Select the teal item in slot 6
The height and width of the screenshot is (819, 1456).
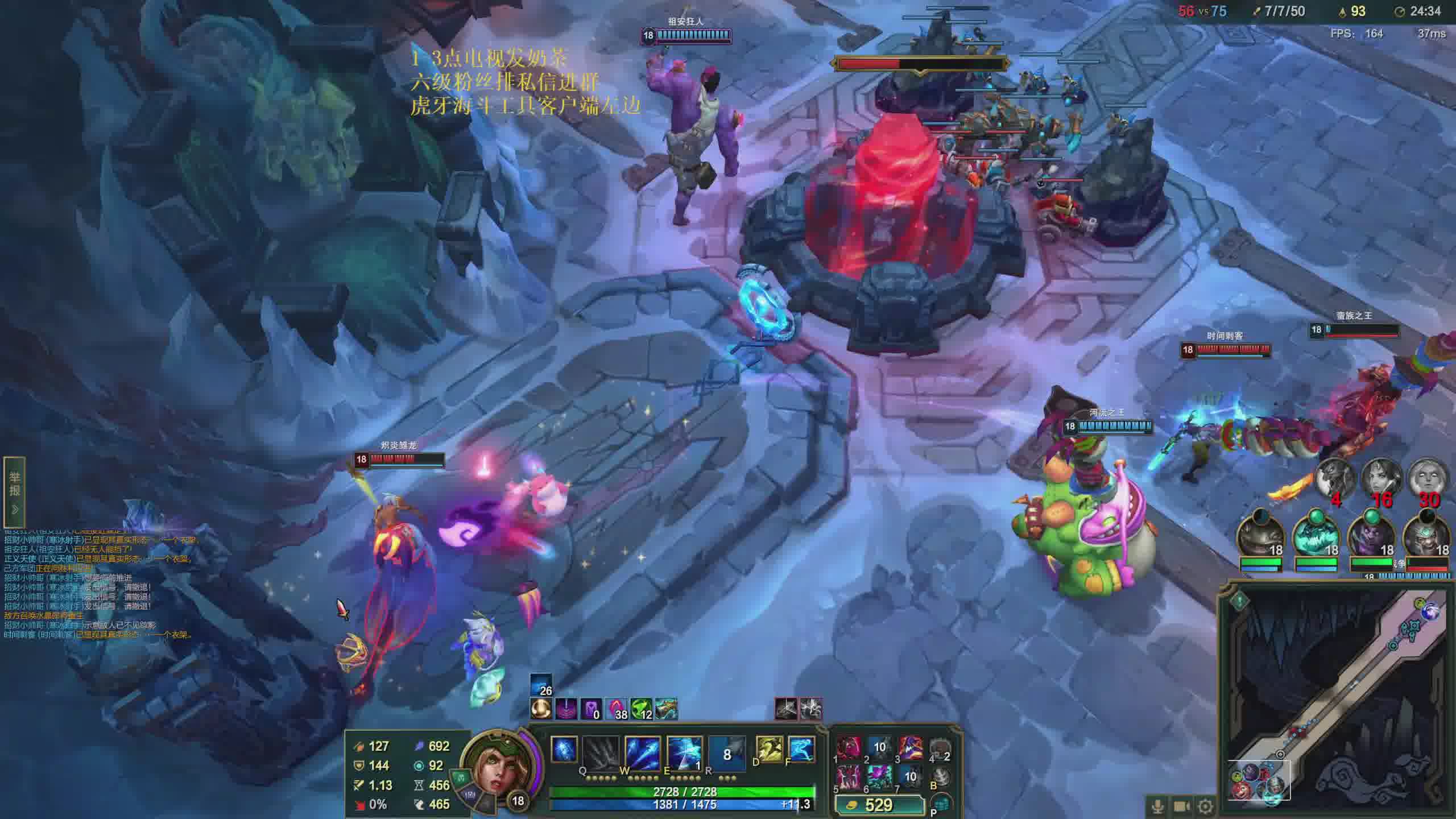[879, 776]
